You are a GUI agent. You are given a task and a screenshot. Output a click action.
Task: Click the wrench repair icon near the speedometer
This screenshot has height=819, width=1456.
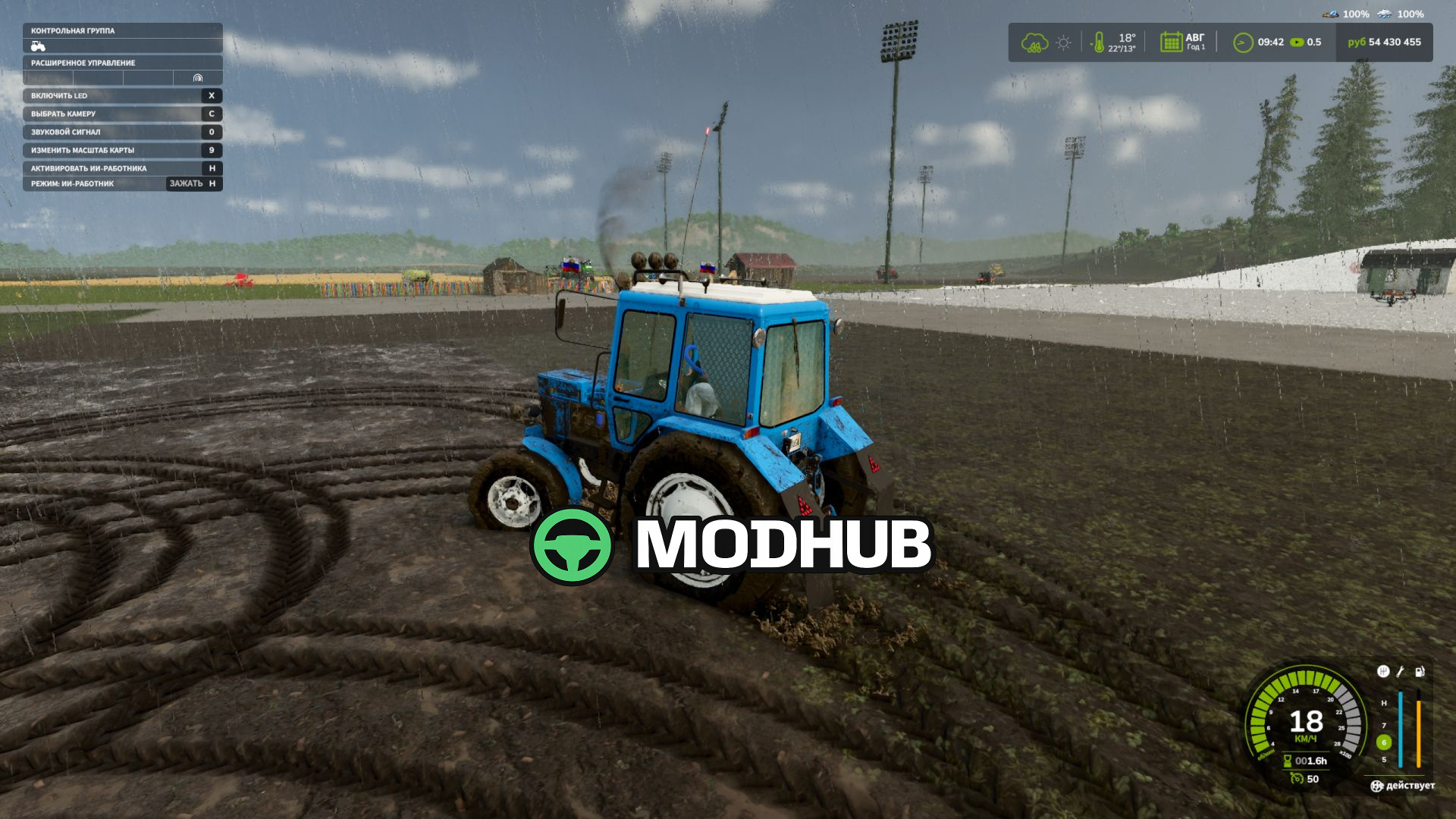pos(1400,672)
